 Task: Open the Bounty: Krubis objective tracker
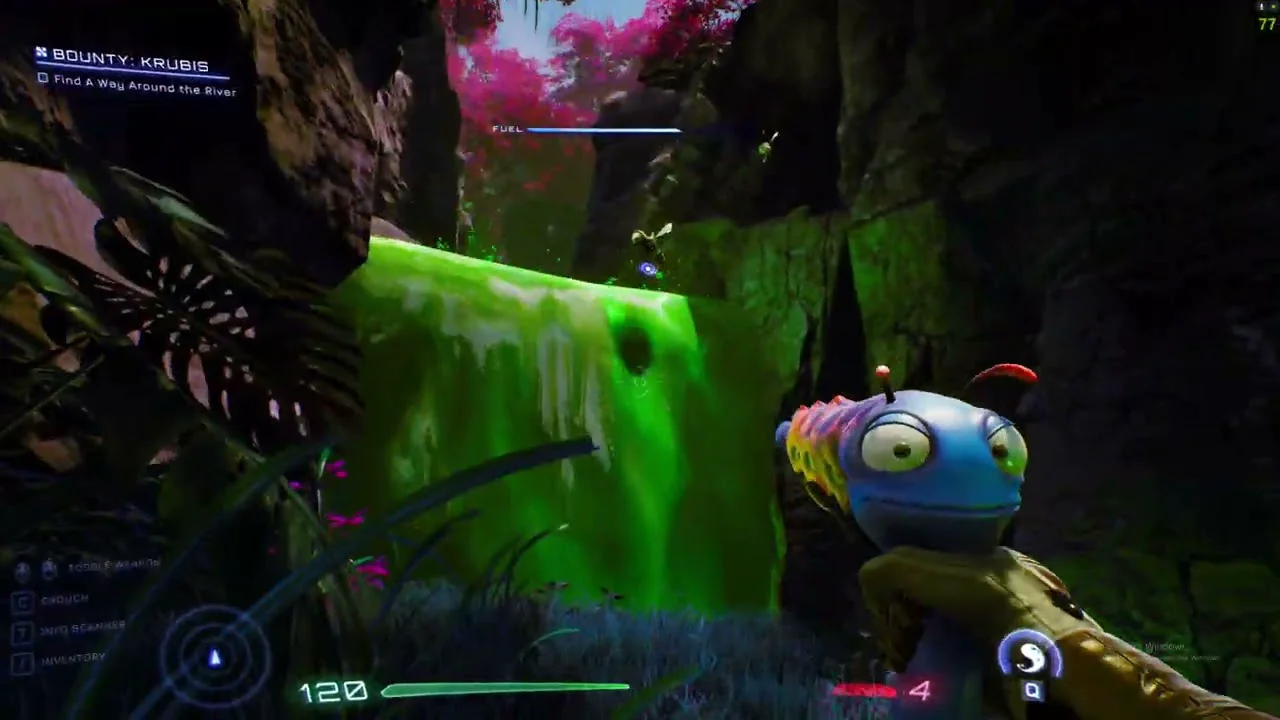click(x=130, y=66)
